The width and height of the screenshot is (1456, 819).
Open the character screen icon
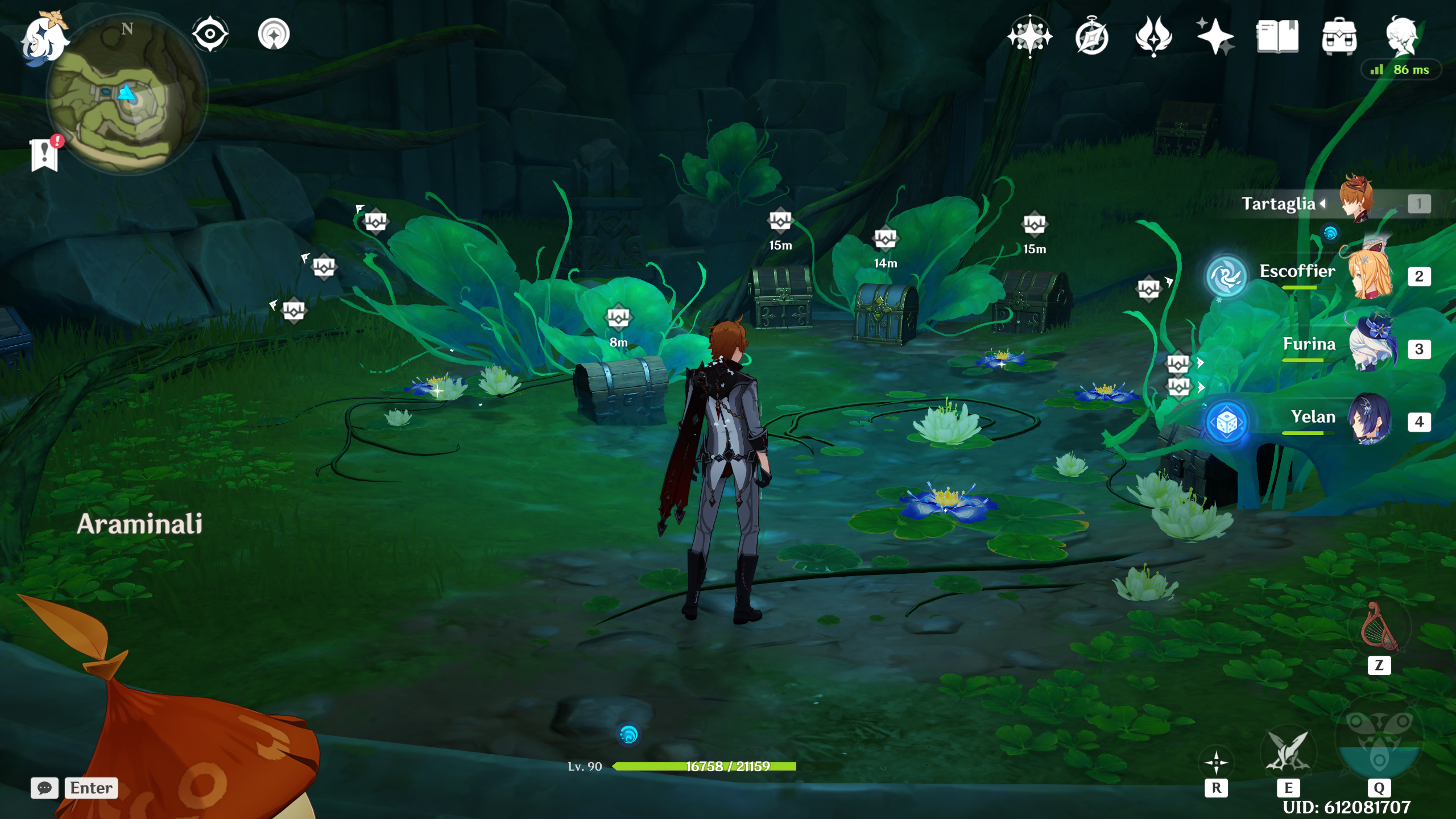click(x=1401, y=36)
